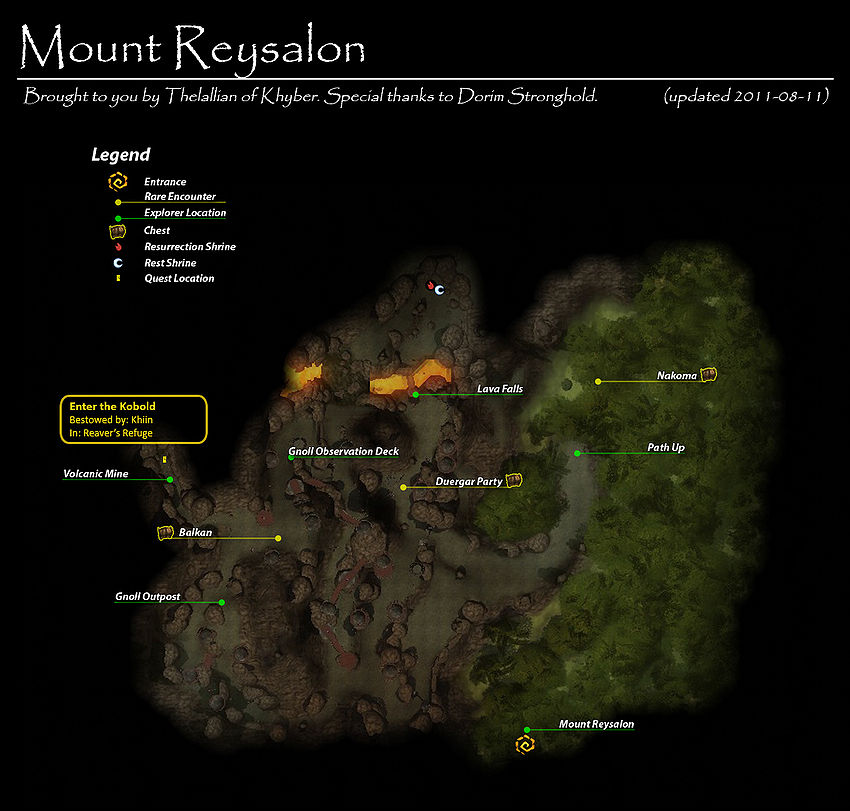Select the Quest Location legend entry
Image resolution: width=850 pixels, height=811 pixels.
click(178, 278)
